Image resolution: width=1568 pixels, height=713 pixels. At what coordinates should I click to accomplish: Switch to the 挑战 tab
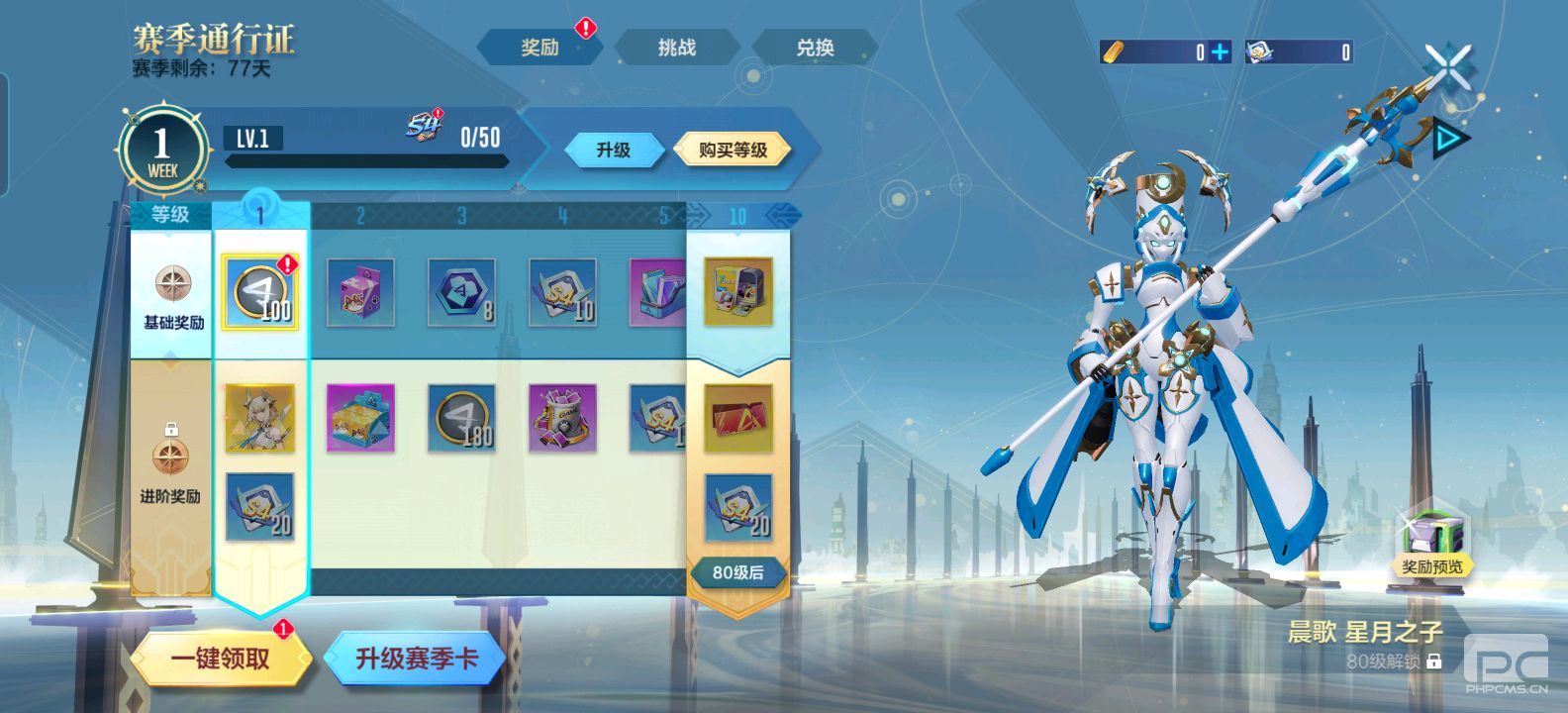point(676,46)
